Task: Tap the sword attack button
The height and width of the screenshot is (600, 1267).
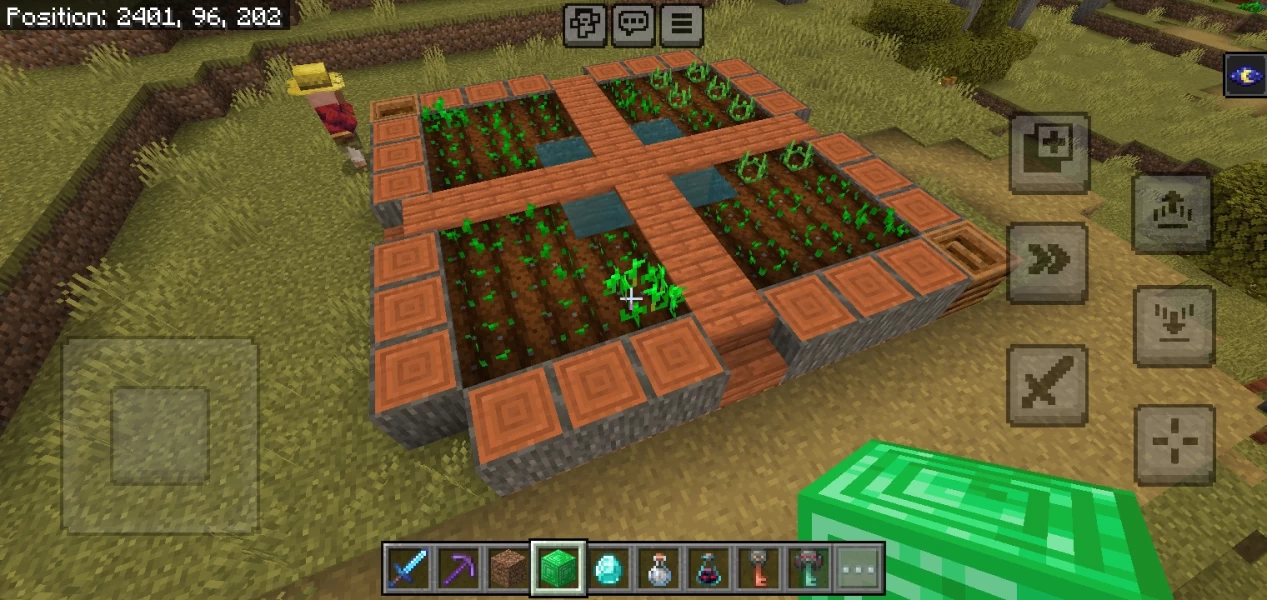Action: (x=1048, y=385)
